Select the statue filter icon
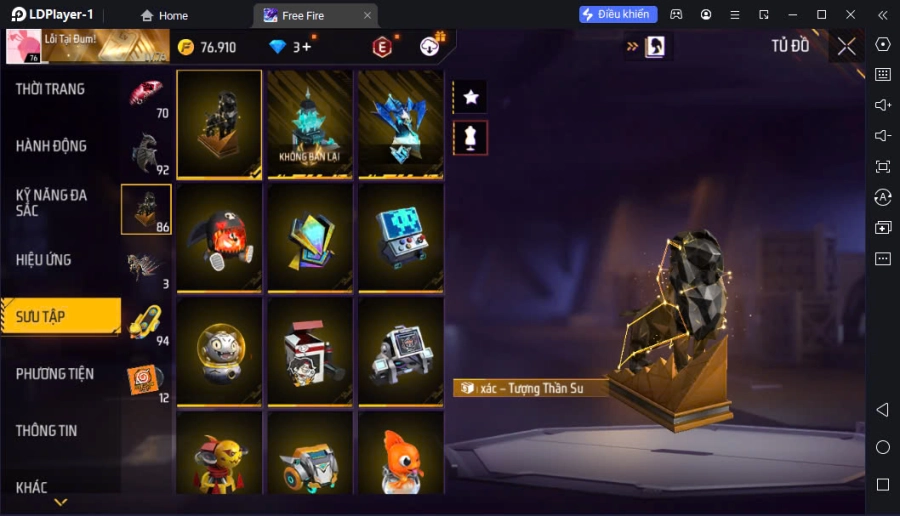900x516 pixels. point(470,138)
